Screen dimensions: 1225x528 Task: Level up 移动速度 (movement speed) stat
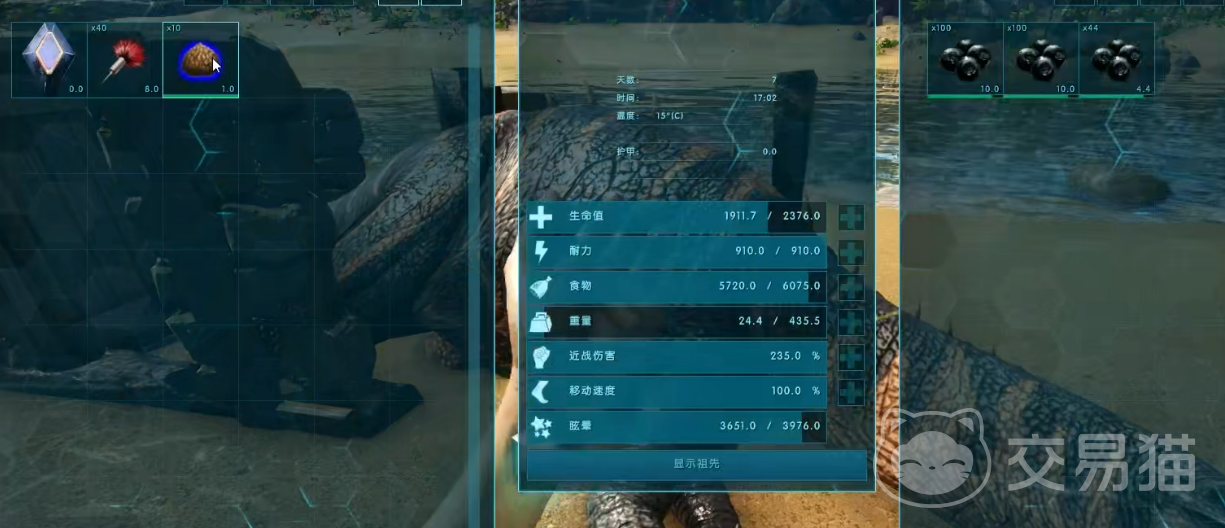tap(851, 391)
